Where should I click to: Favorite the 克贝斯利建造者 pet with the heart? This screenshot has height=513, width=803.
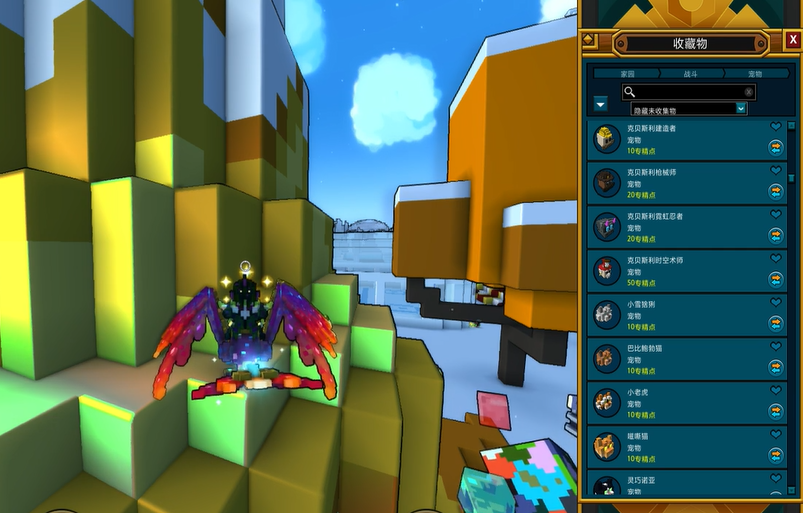pos(775,127)
